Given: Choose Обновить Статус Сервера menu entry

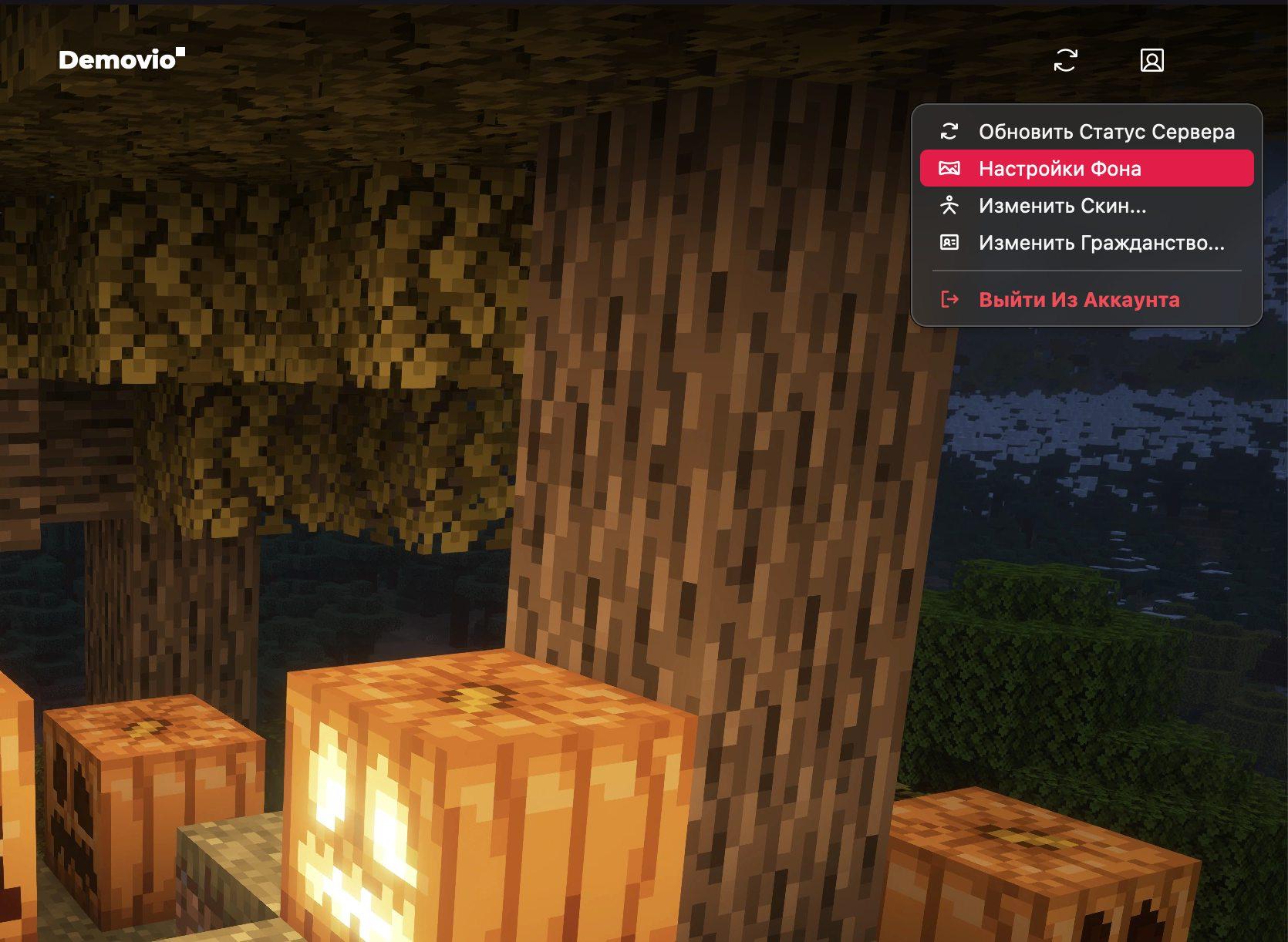Looking at the screenshot, I should (x=1086, y=132).
